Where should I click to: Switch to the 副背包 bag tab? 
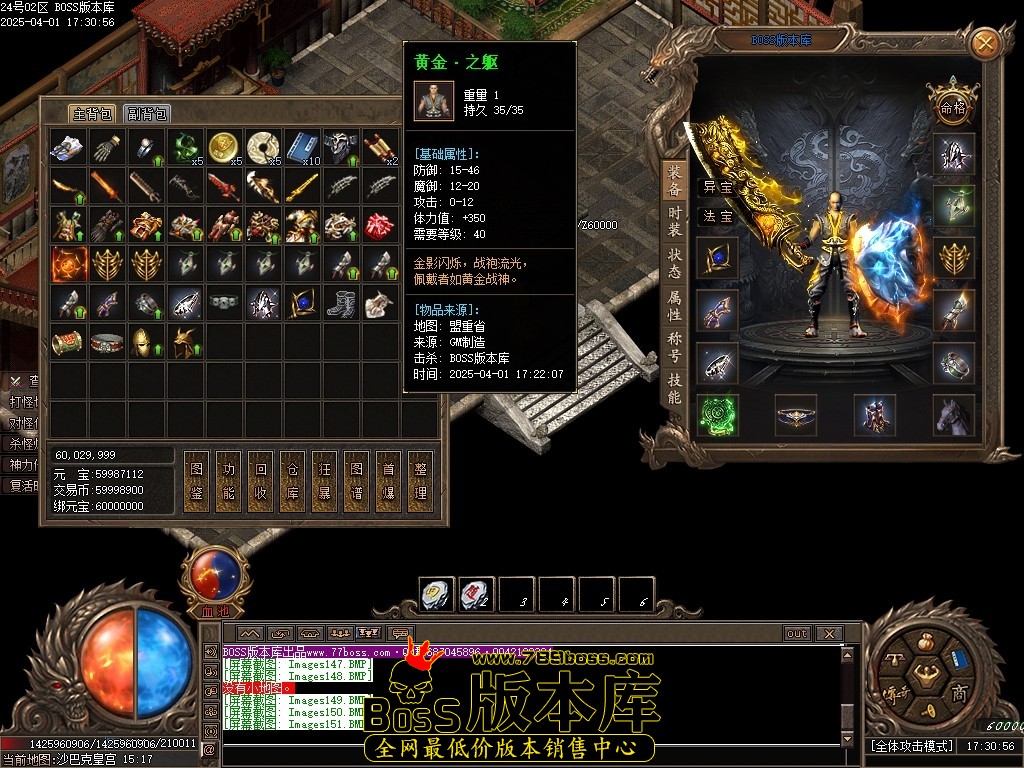point(148,113)
